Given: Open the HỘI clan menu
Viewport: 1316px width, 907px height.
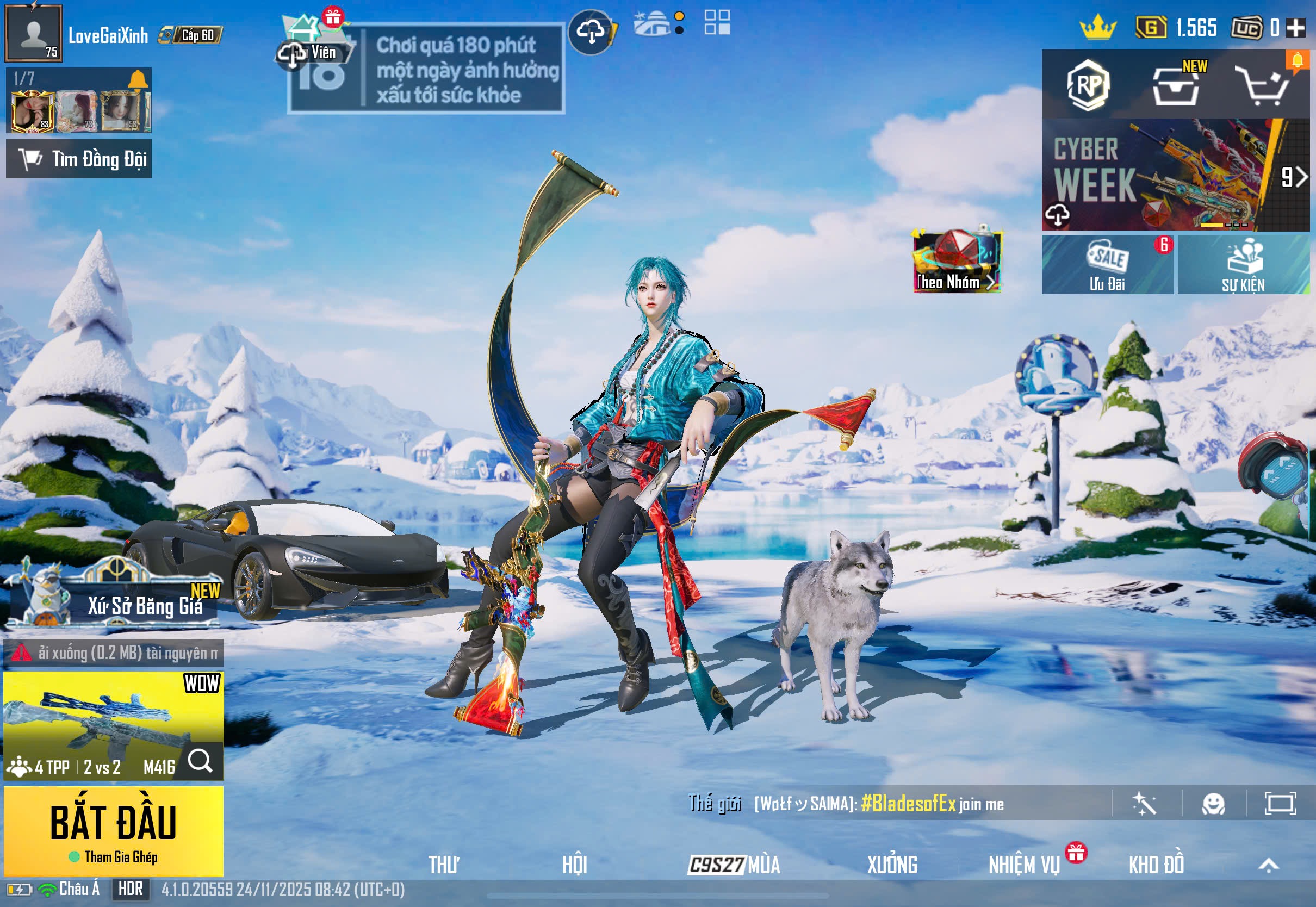Looking at the screenshot, I should point(574,865).
